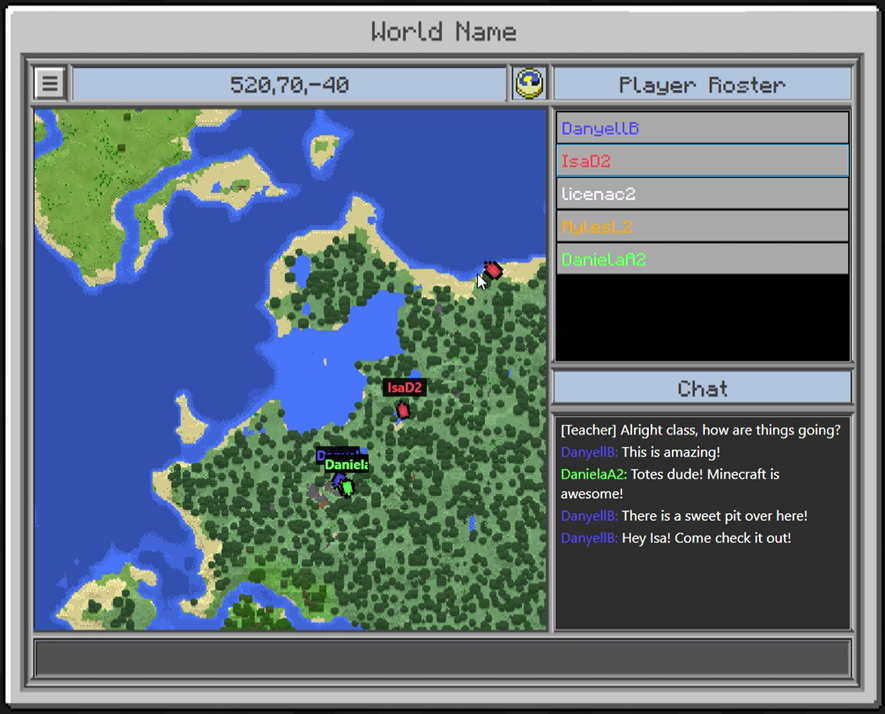Viewport: 885px width, 714px height.
Task: Click the coordinates field showing 520,70,-40
Action: coord(289,84)
